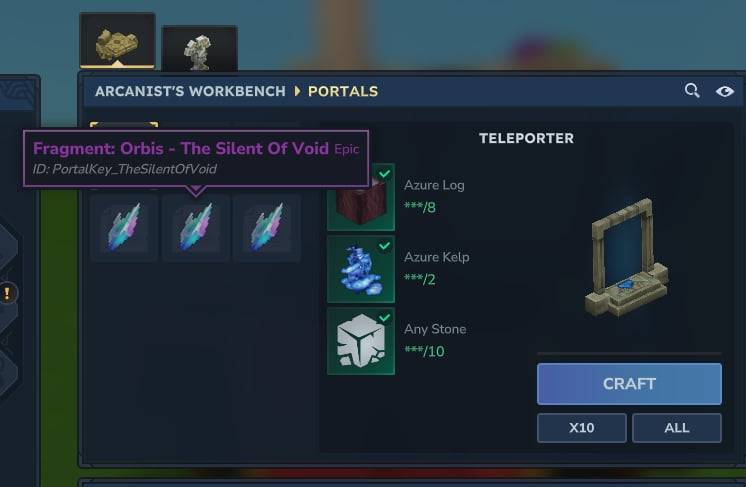Open the recipe search
746x487 pixels.
tap(692, 91)
